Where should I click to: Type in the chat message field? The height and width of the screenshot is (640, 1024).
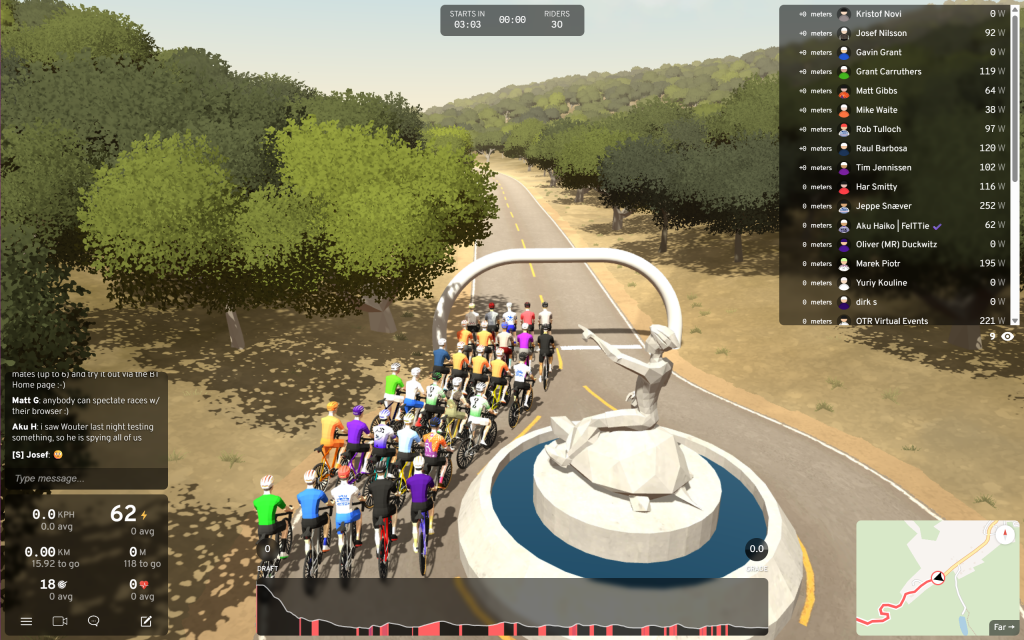(85, 479)
